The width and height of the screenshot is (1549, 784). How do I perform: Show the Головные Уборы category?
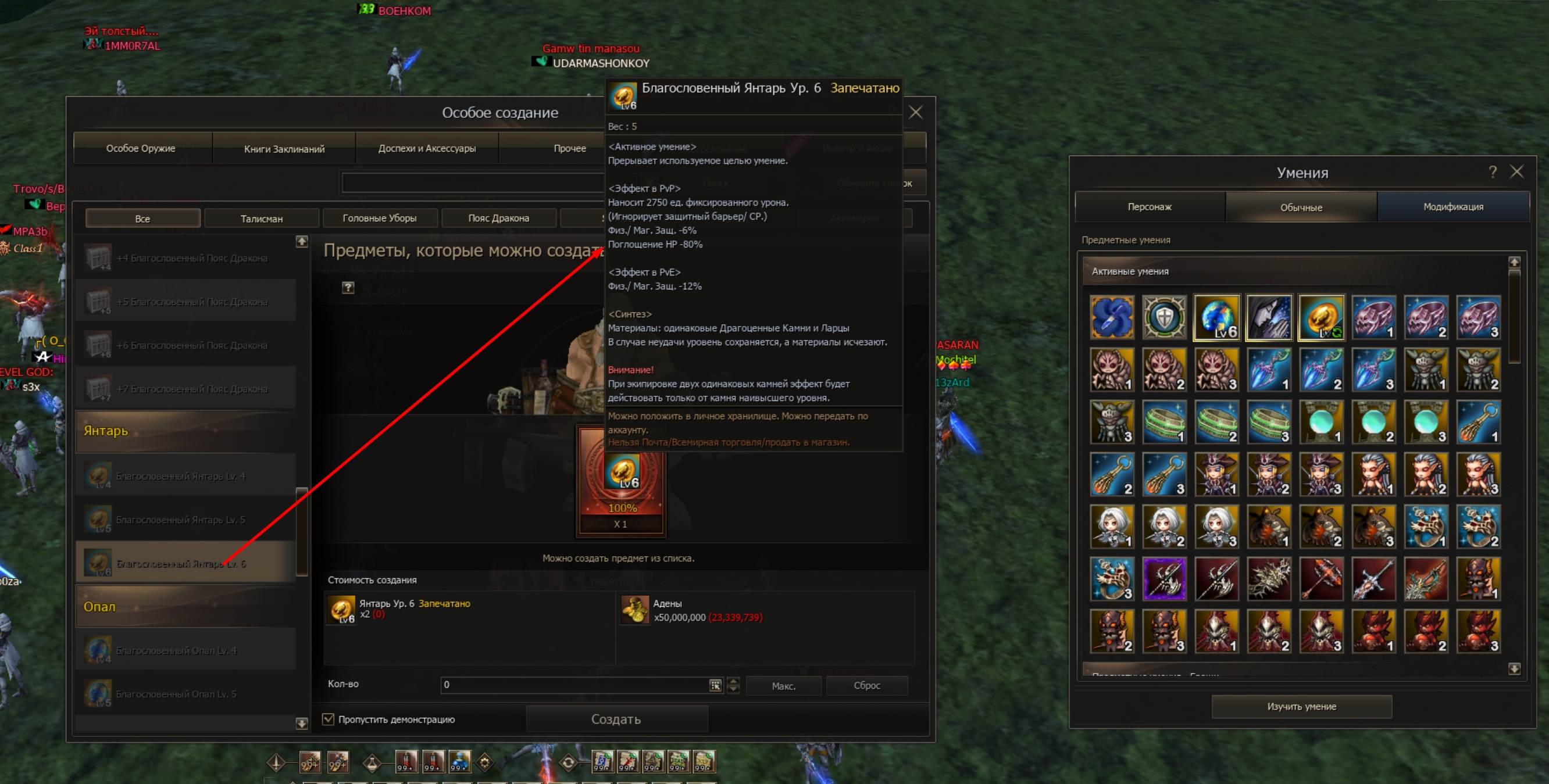pyautogui.click(x=380, y=219)
